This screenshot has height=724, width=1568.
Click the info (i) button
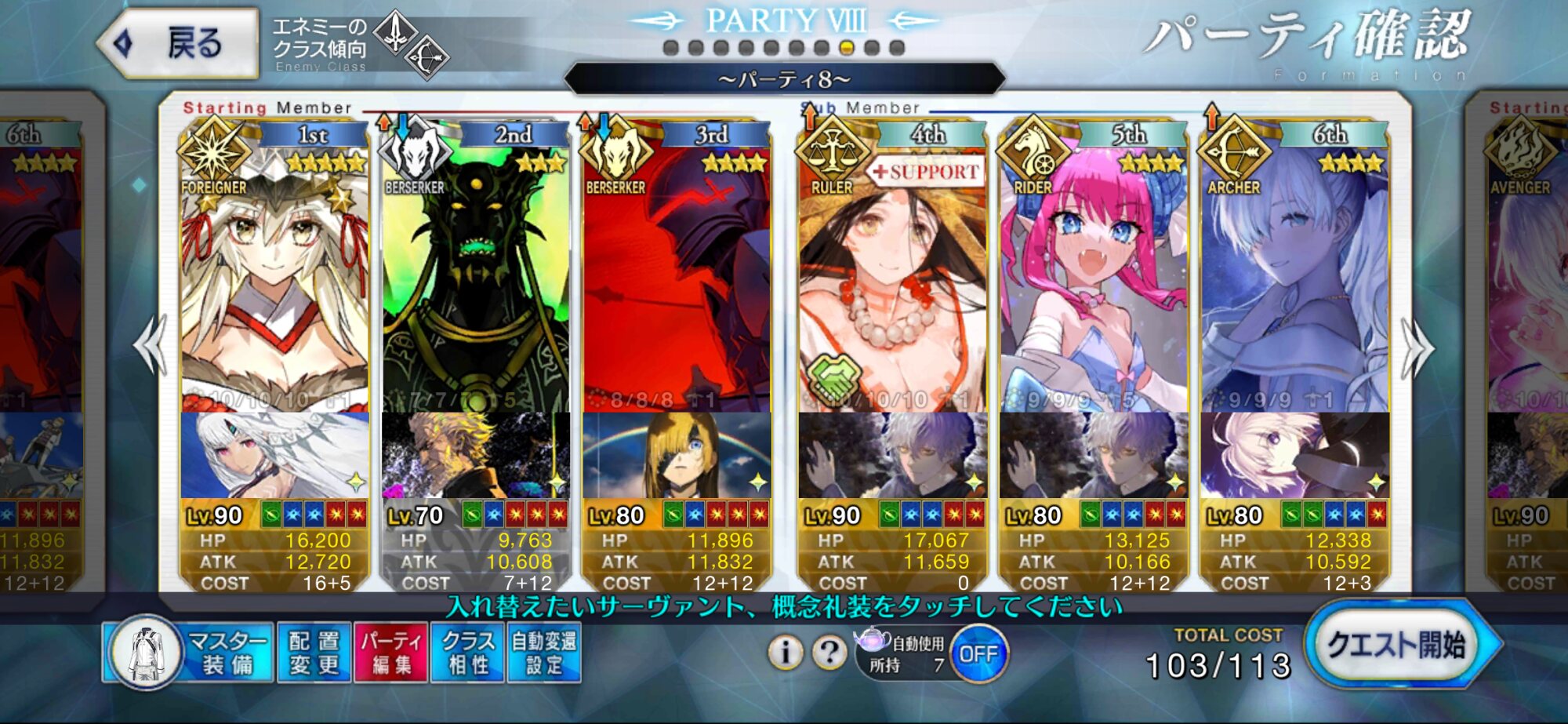pyautogui.click(x=786, y=652)
